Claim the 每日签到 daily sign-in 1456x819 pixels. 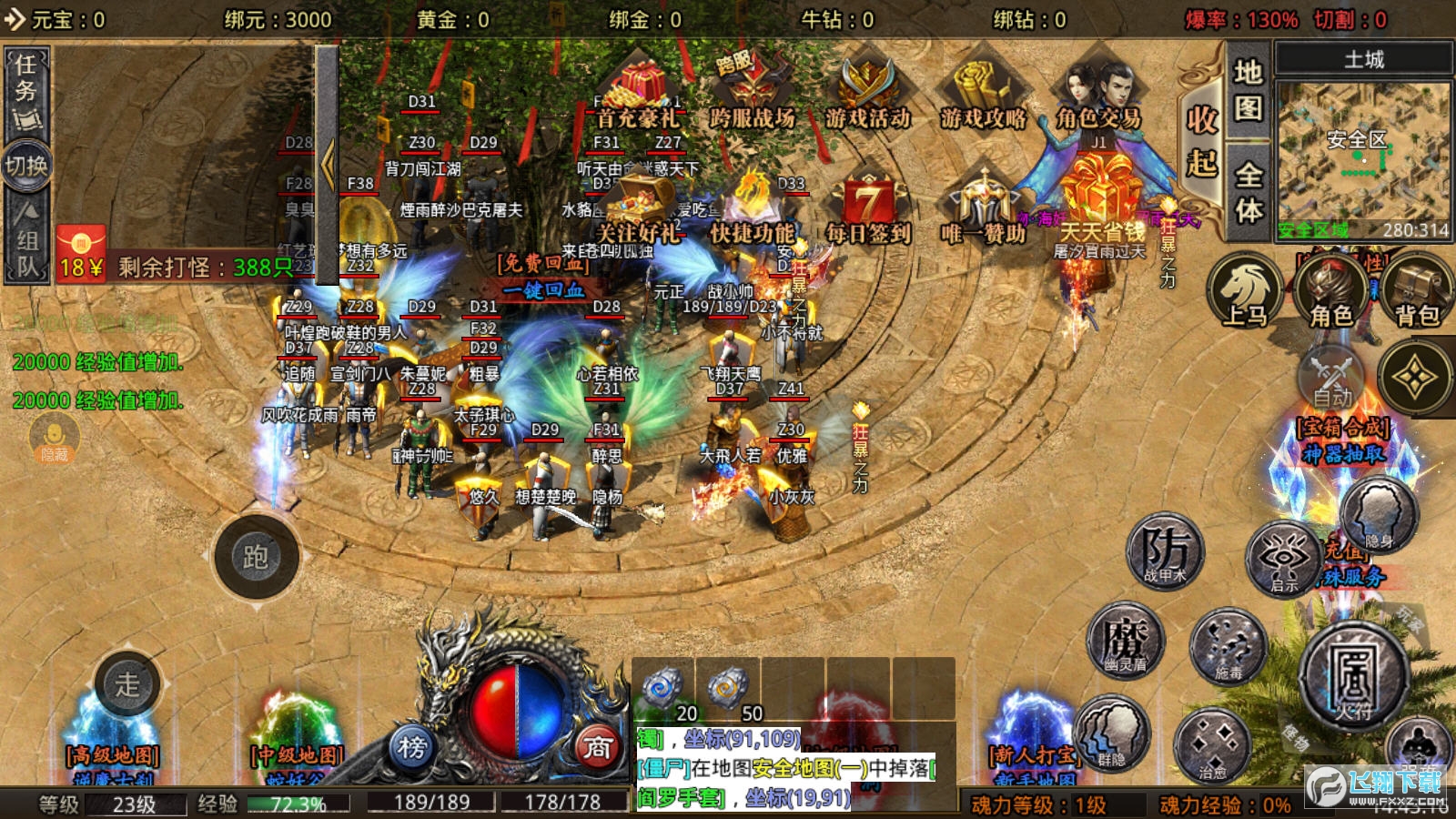(x=868, y=209)
